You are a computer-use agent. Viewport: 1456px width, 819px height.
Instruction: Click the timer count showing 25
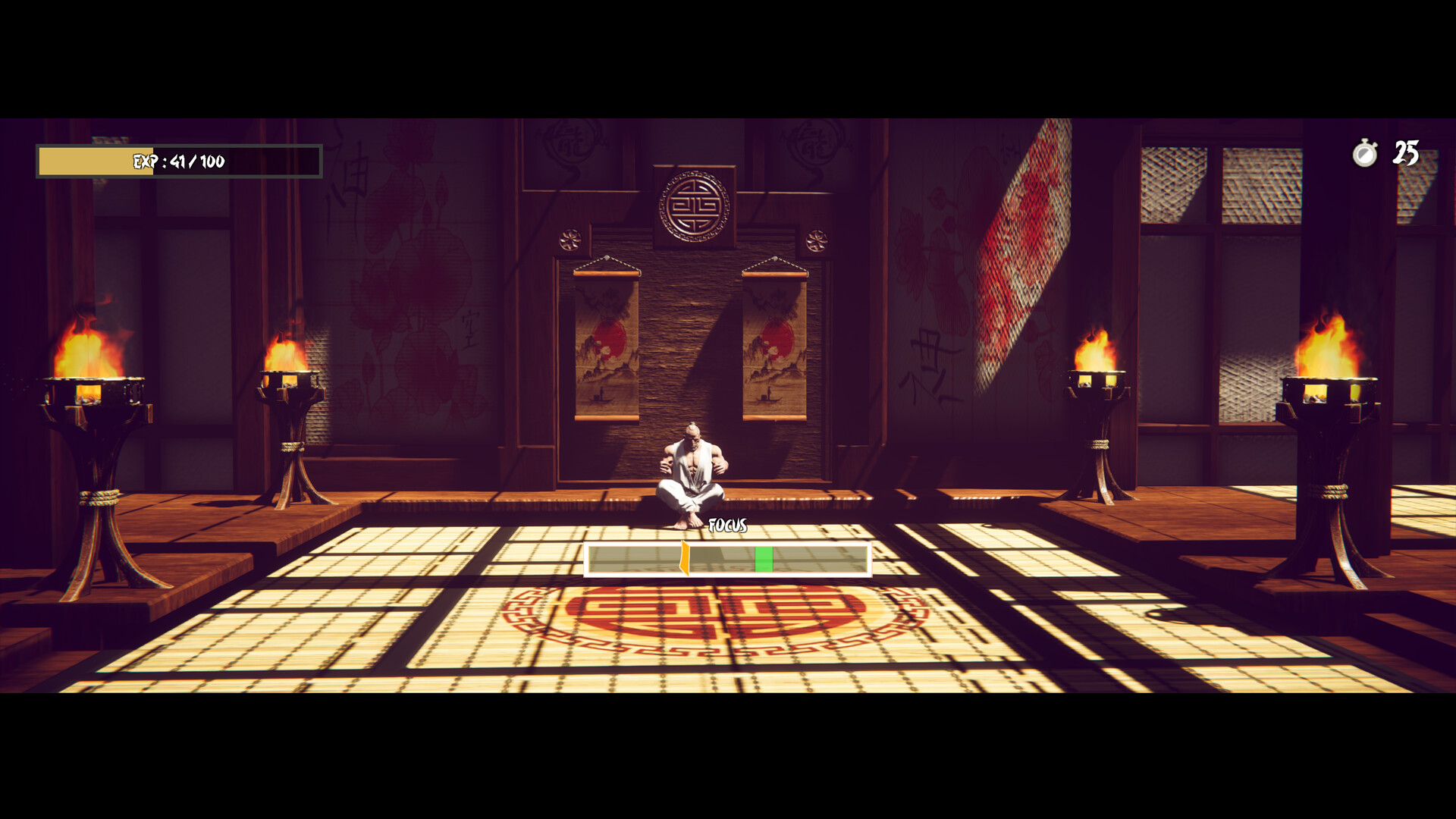pyautogui.click(x=1408, y=154)
